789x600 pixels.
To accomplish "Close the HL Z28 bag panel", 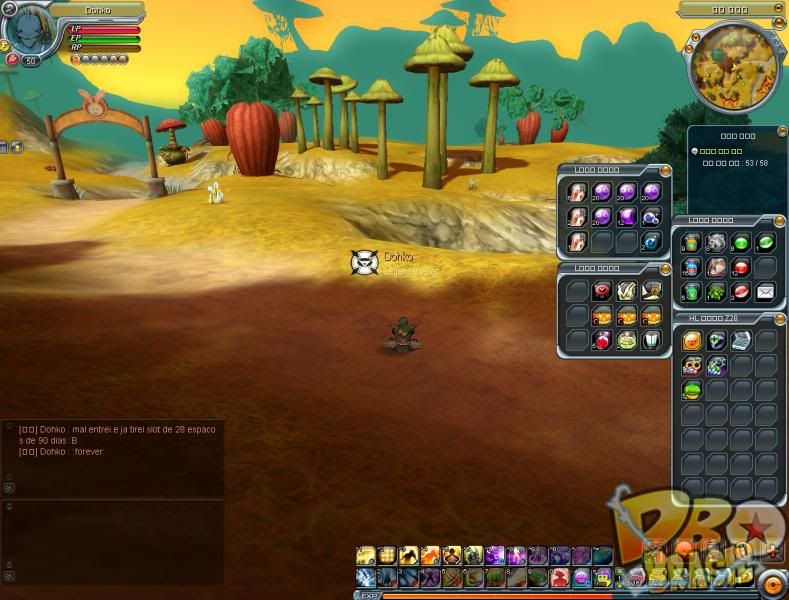I will click(779, 318).
